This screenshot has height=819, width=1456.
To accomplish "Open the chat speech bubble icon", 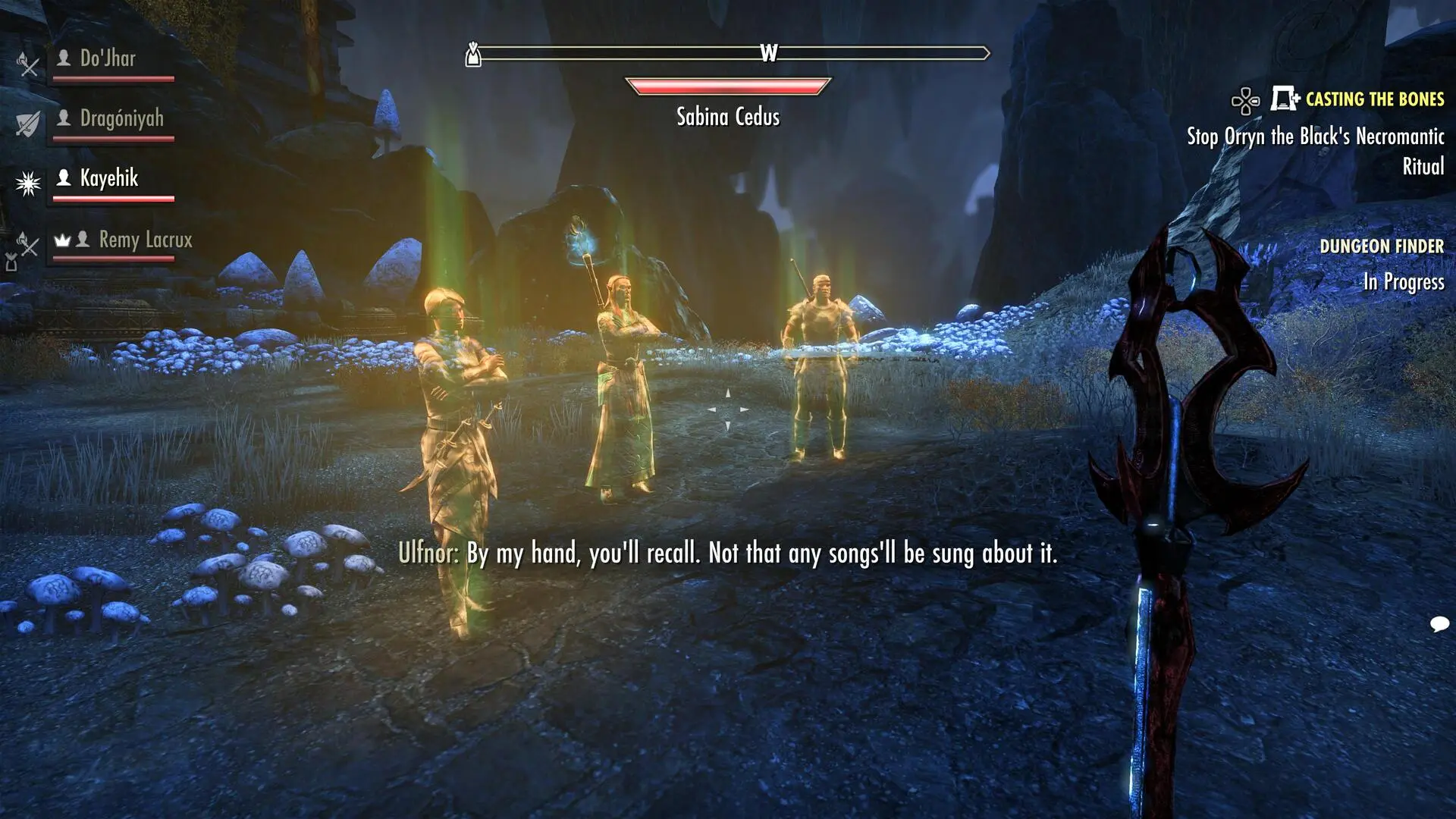I will [x=1439, y=624].
